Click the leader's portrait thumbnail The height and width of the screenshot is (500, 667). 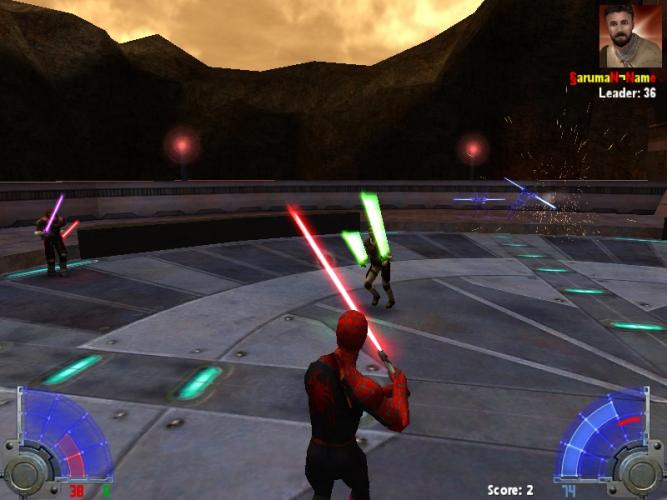point(630,36)
